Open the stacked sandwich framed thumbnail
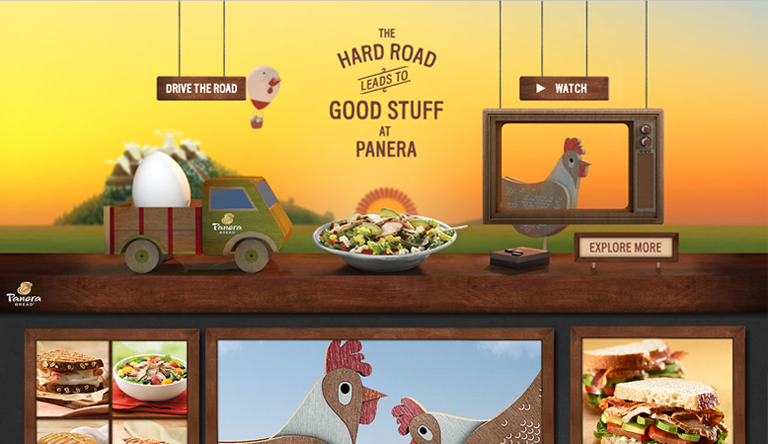Screen dimensions: 768x444 coord(657,390)
